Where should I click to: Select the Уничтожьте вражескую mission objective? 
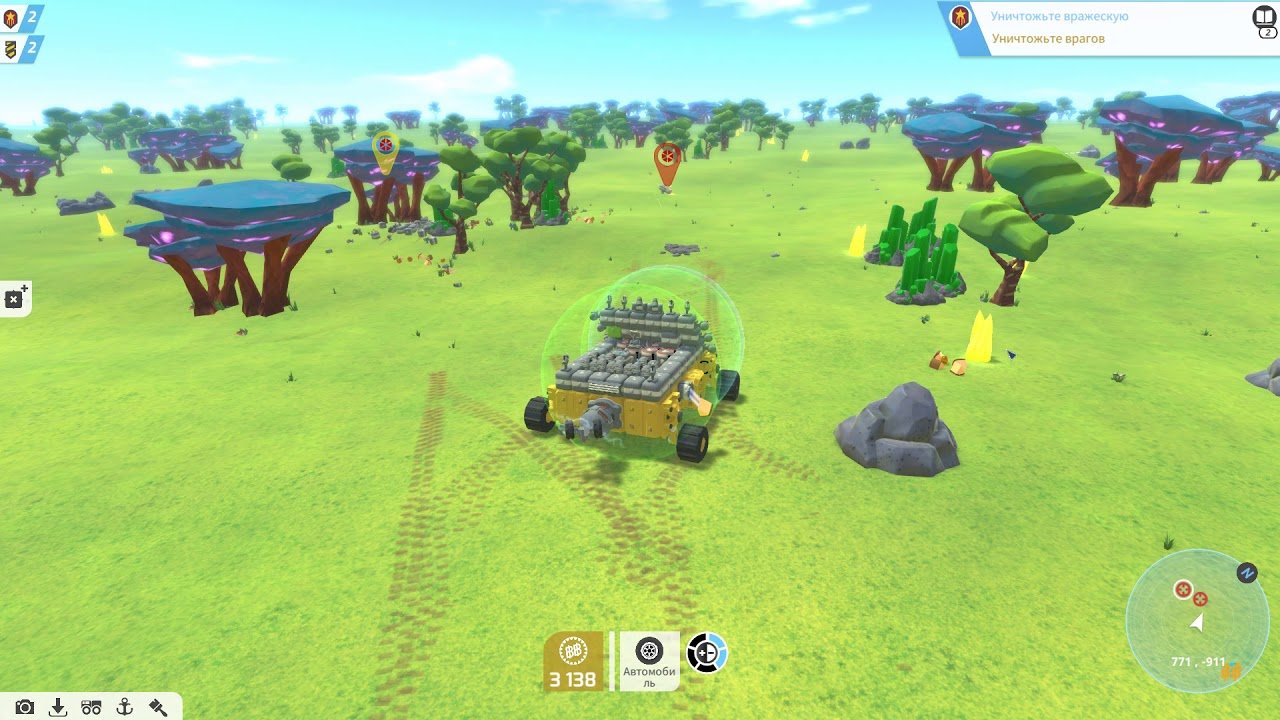click(x=1059, y=17)
